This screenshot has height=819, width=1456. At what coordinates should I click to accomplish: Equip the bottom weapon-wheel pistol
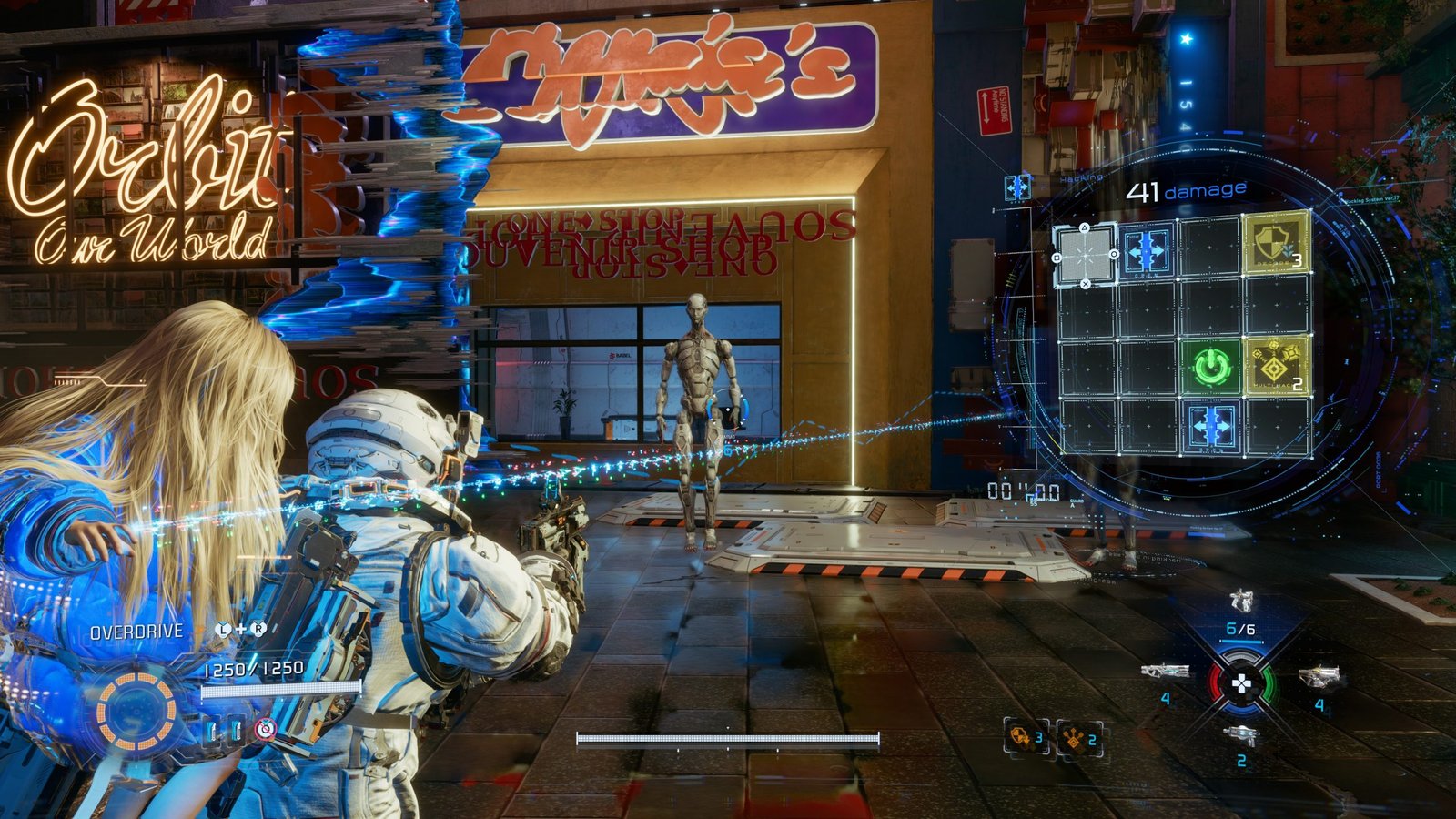(1240, 734)
